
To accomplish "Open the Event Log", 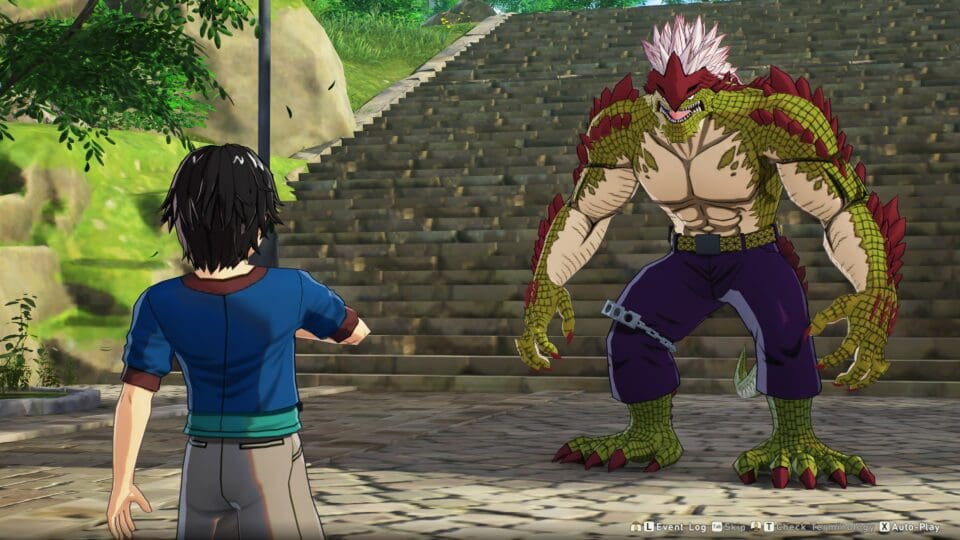I will pyautogui.click(x=676, y=527).
